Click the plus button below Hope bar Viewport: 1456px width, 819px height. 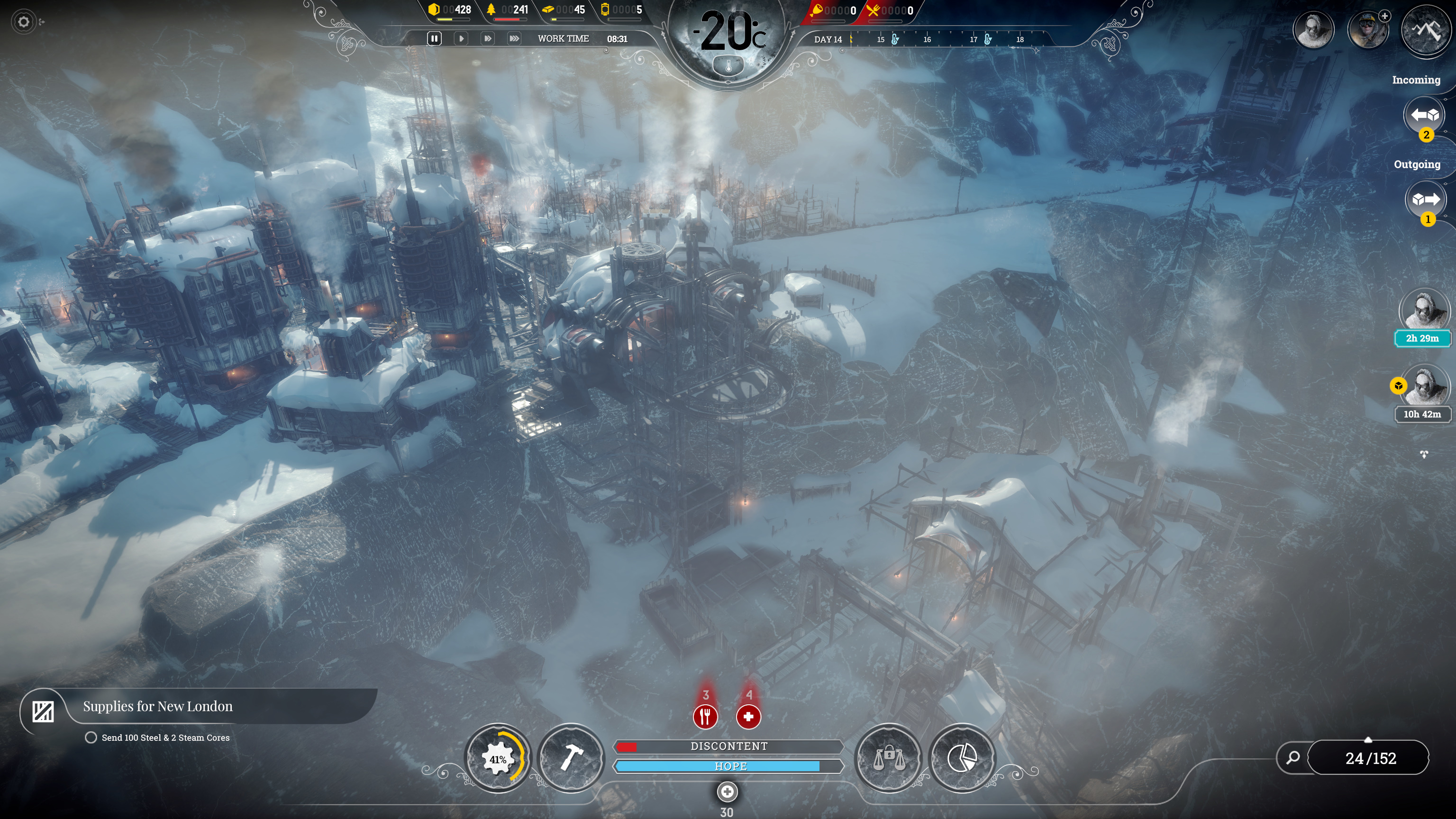[x=727, y=792]
